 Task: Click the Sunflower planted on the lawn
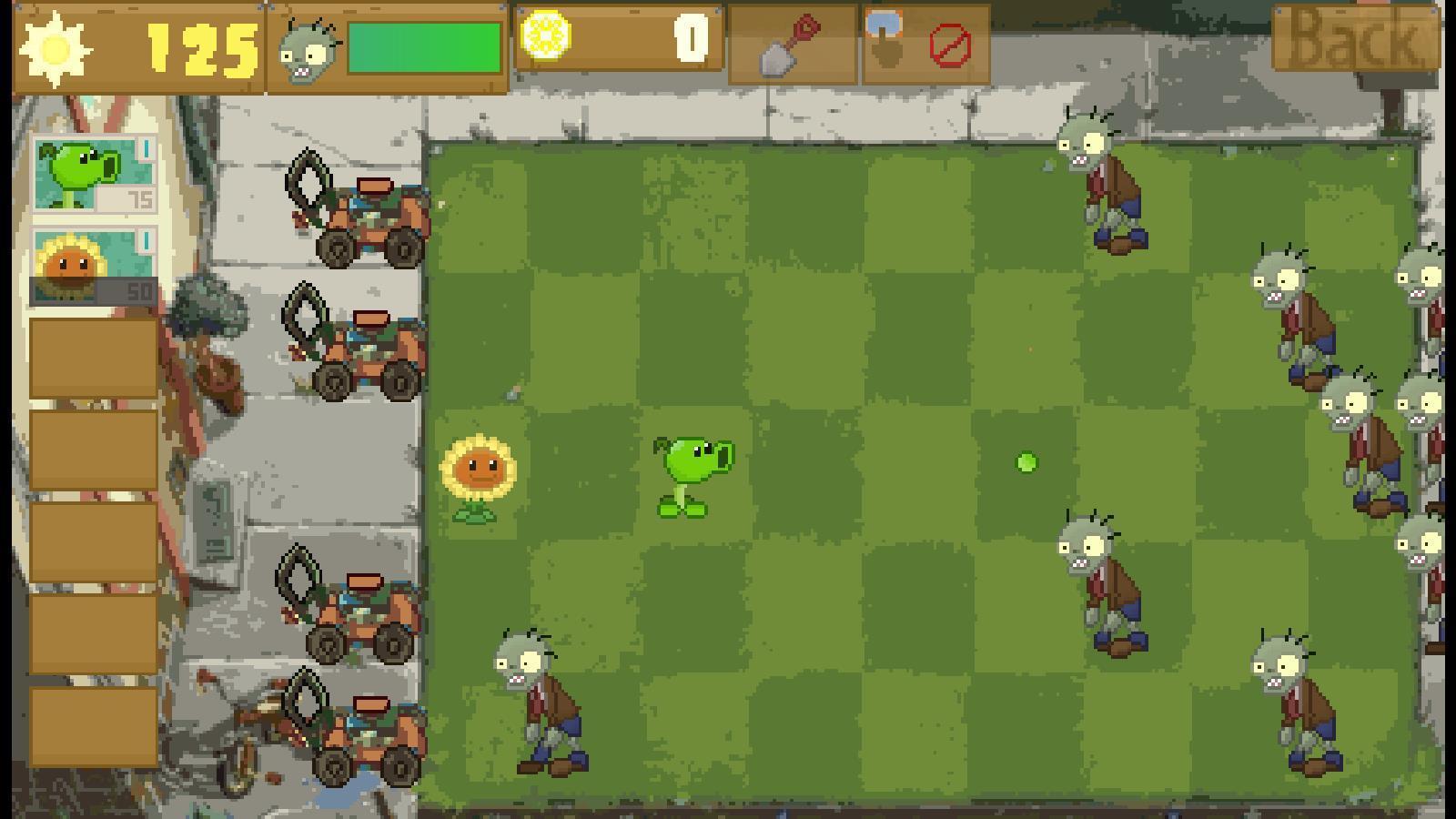[x=478, y=473]
